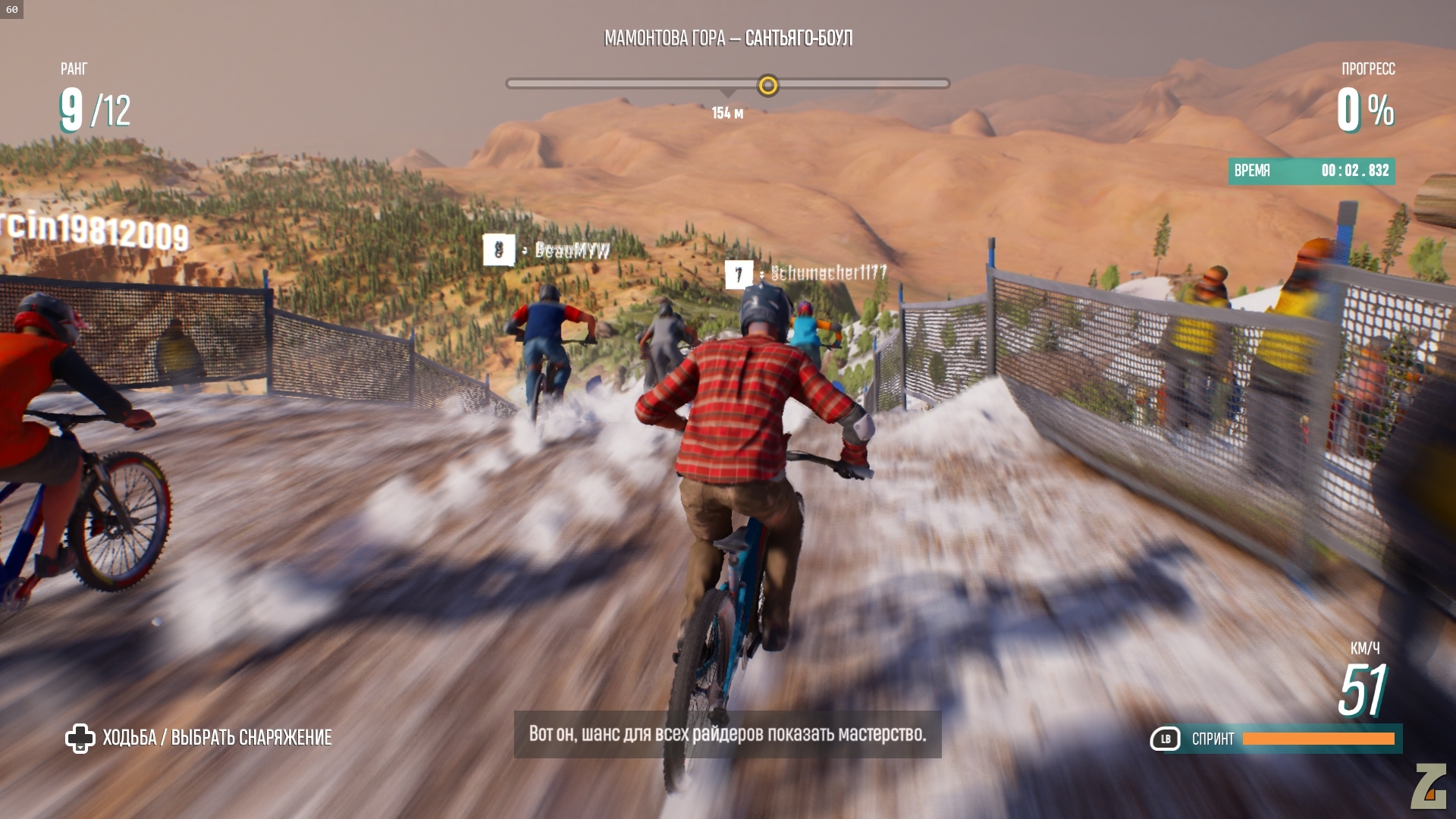Select the Schumacher1177 rider name tag
This screenshot has height=819, width=1456.
pyautogui.click(x=828, y=273)
